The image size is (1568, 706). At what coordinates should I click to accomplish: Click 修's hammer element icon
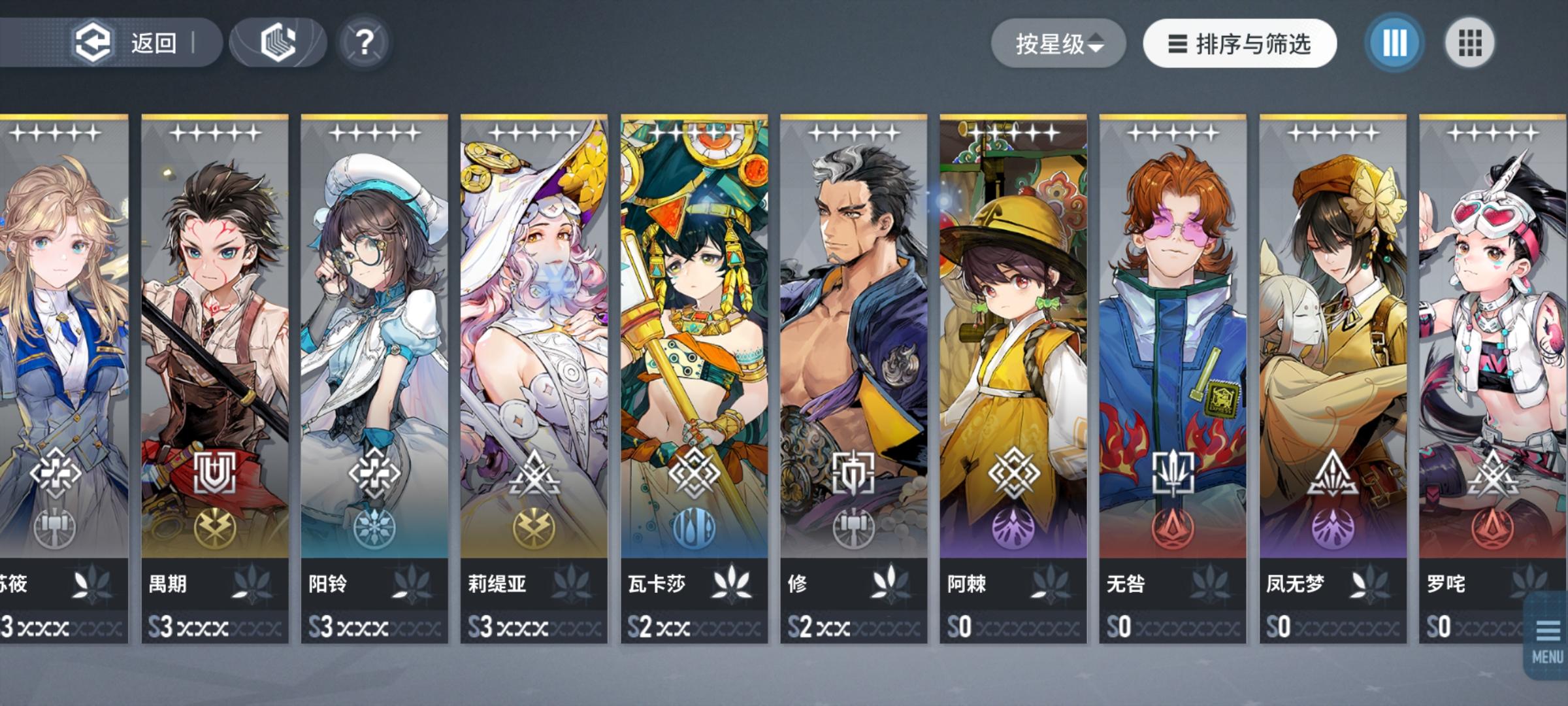pyautogui.click(x=854, y=531)
